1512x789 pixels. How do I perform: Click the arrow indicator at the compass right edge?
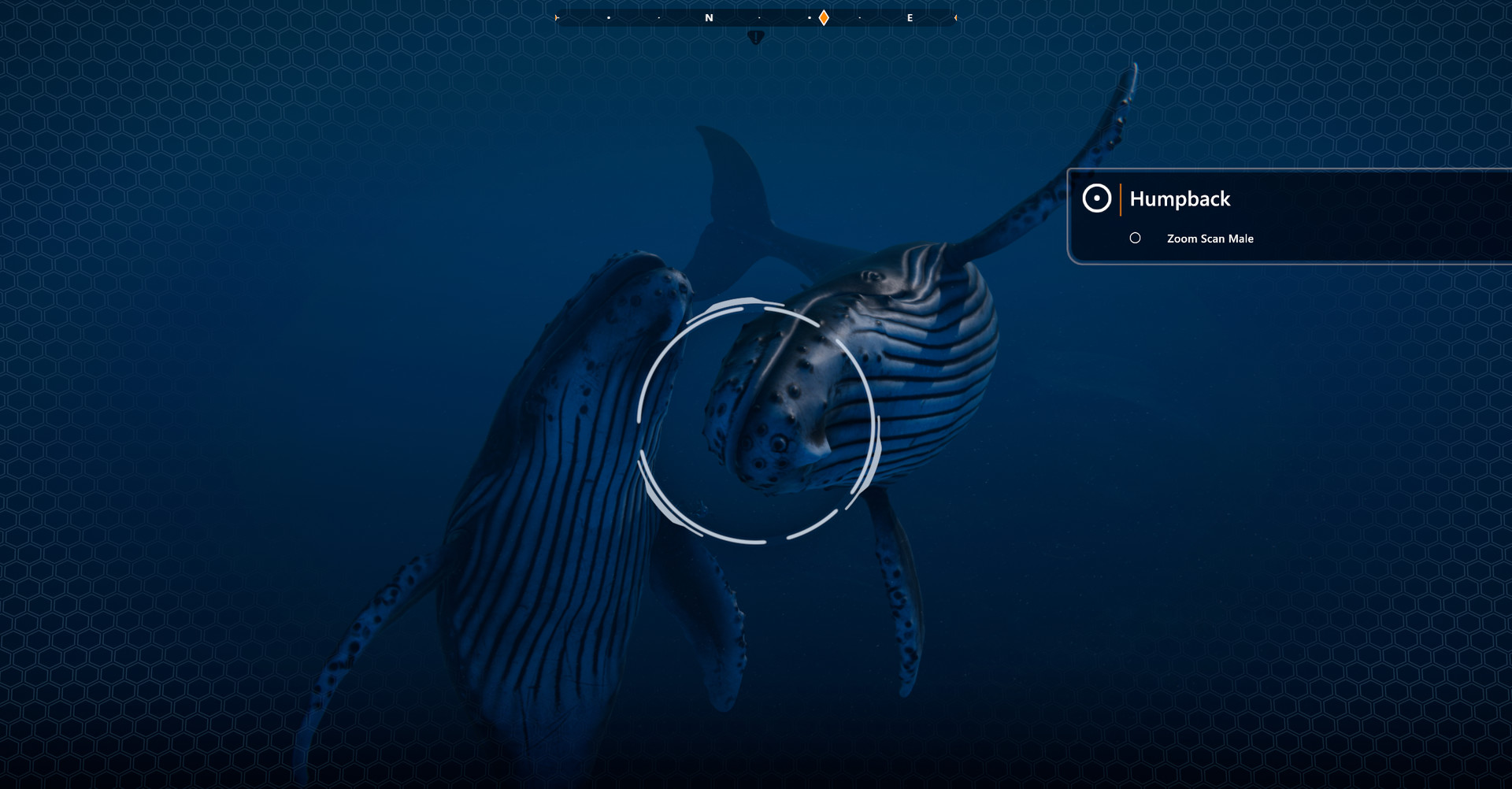pos(955,17)
